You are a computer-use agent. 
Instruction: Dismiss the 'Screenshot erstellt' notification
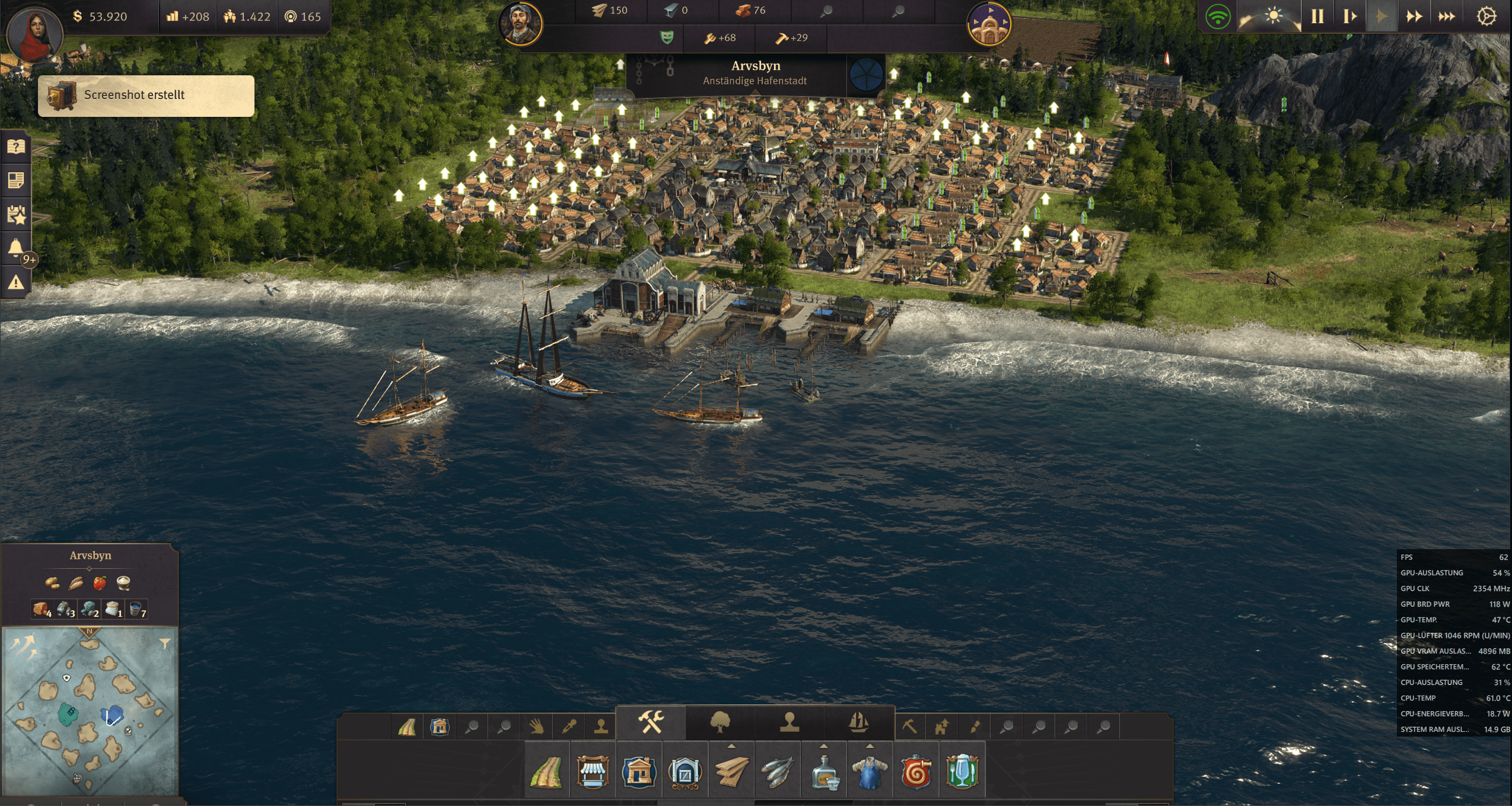click(x=146, y=95)
